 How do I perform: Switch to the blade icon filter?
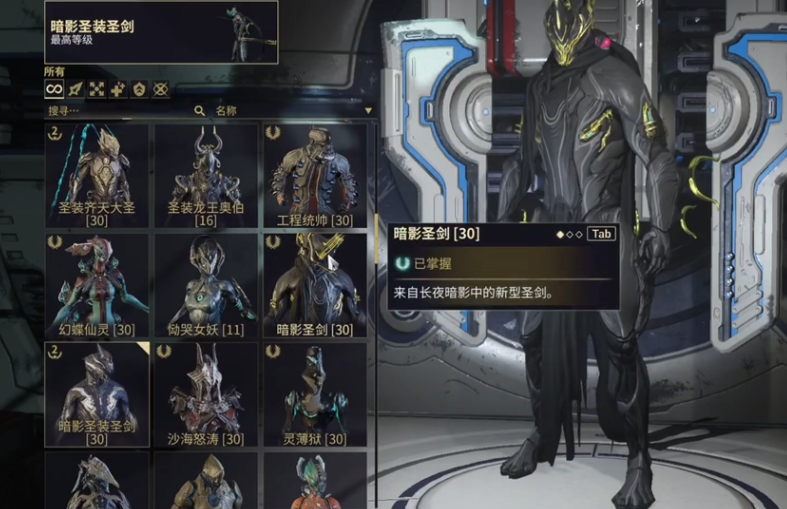(x=76, y=89)
